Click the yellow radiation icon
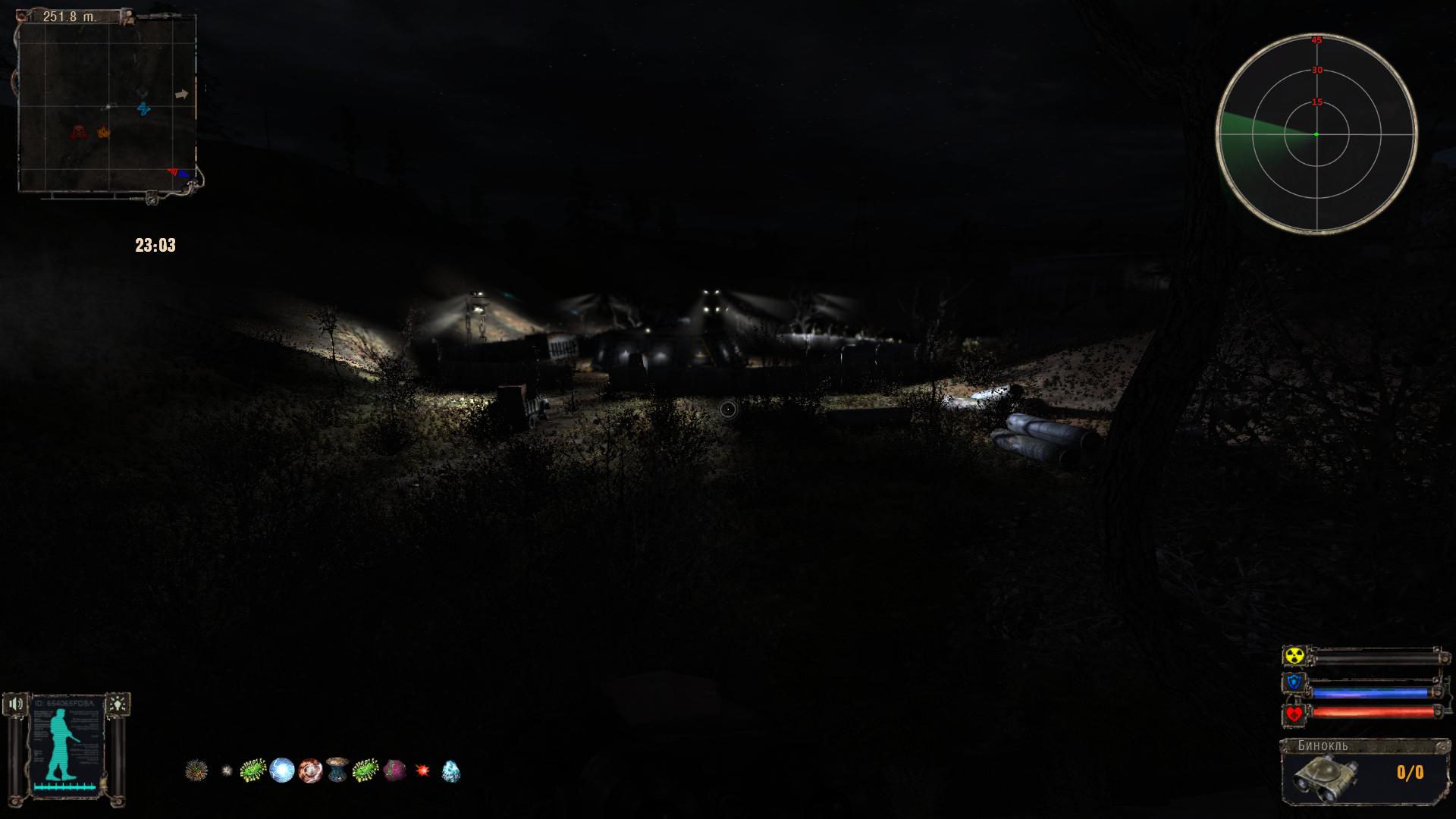1456x819 pixels. pos(1294,656)
